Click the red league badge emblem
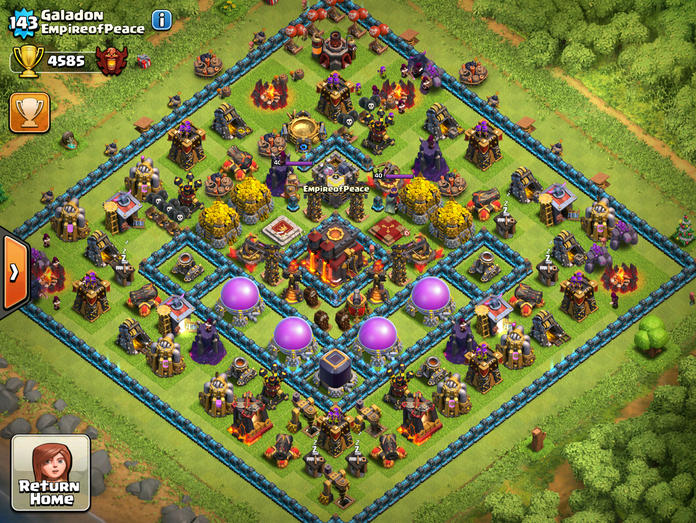The height and width of the screenshot is (523, 696). 111,60
